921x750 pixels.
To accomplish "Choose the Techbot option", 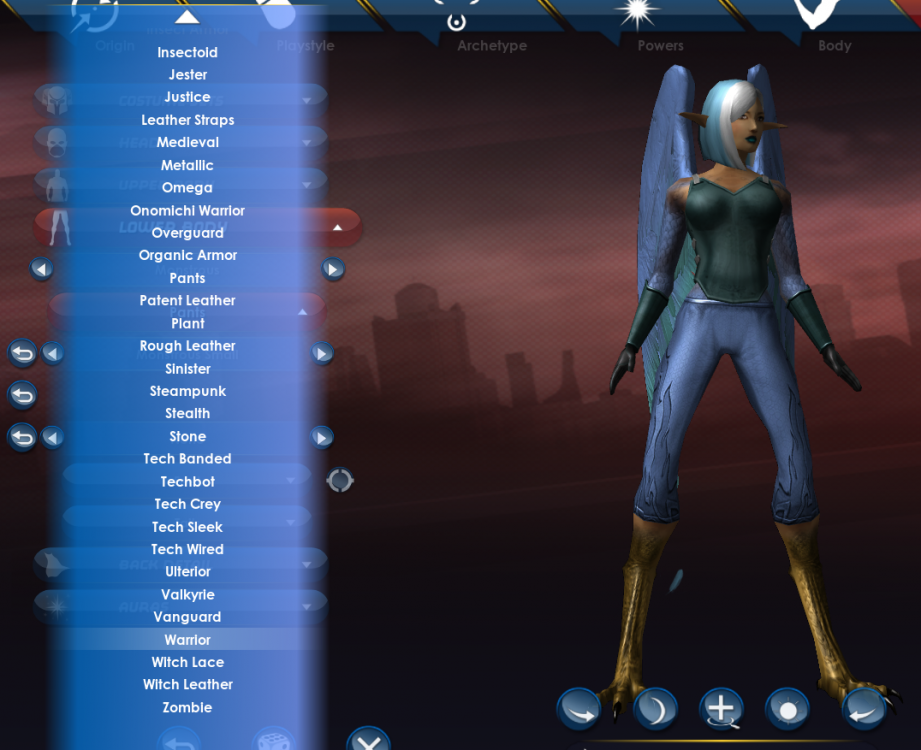I will click(187, 482).
